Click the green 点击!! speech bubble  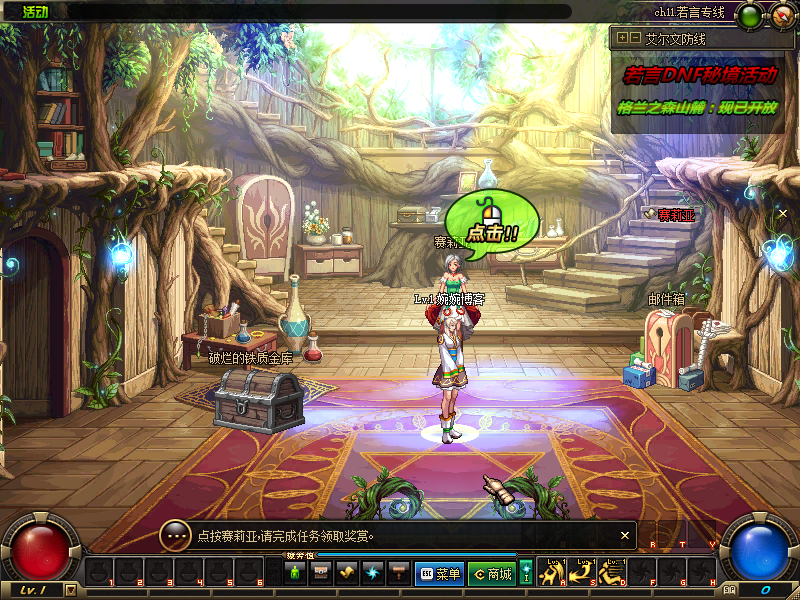tap(492, 226)
